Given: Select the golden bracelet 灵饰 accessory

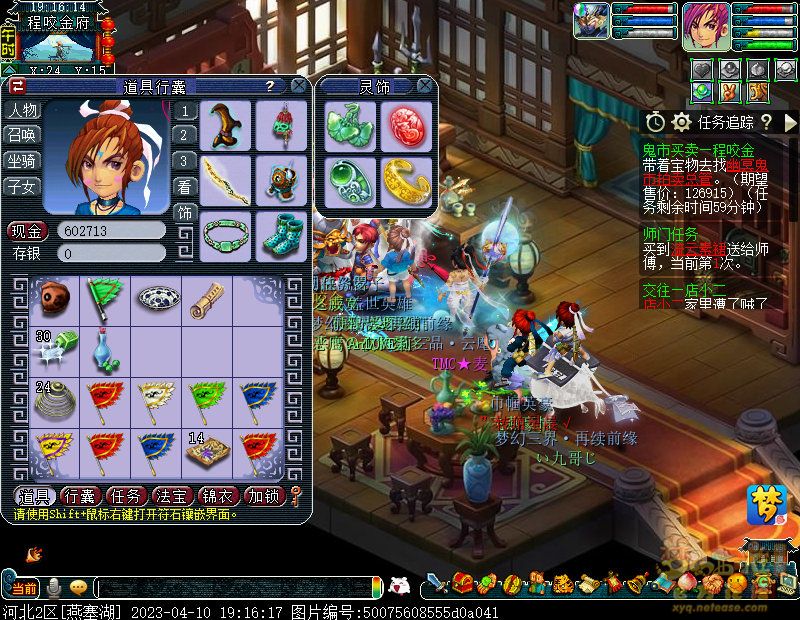Looking at the screenshot, I should (x=405, y=180).
